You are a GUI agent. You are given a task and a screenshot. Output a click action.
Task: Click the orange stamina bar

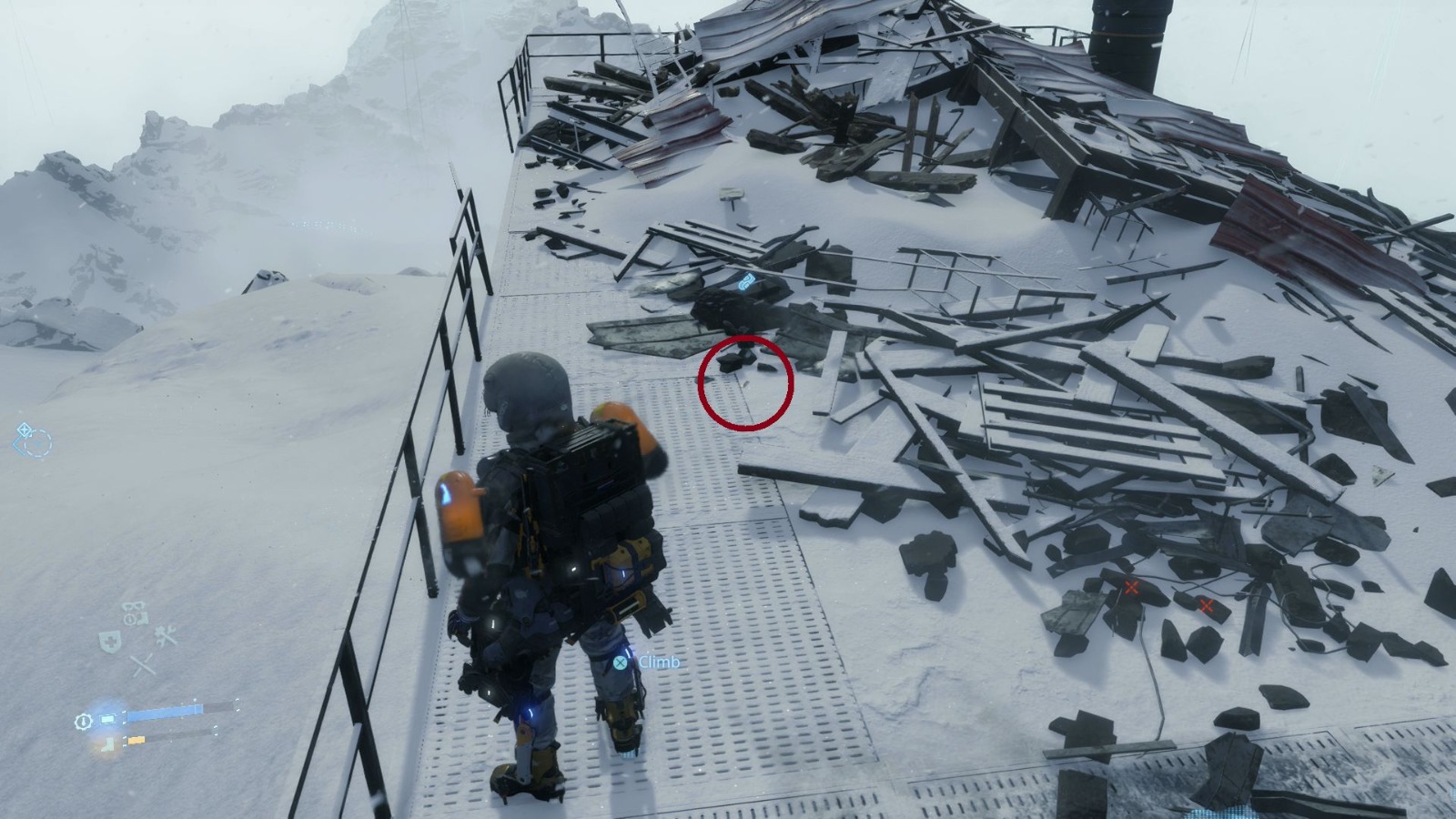point(135,739)
